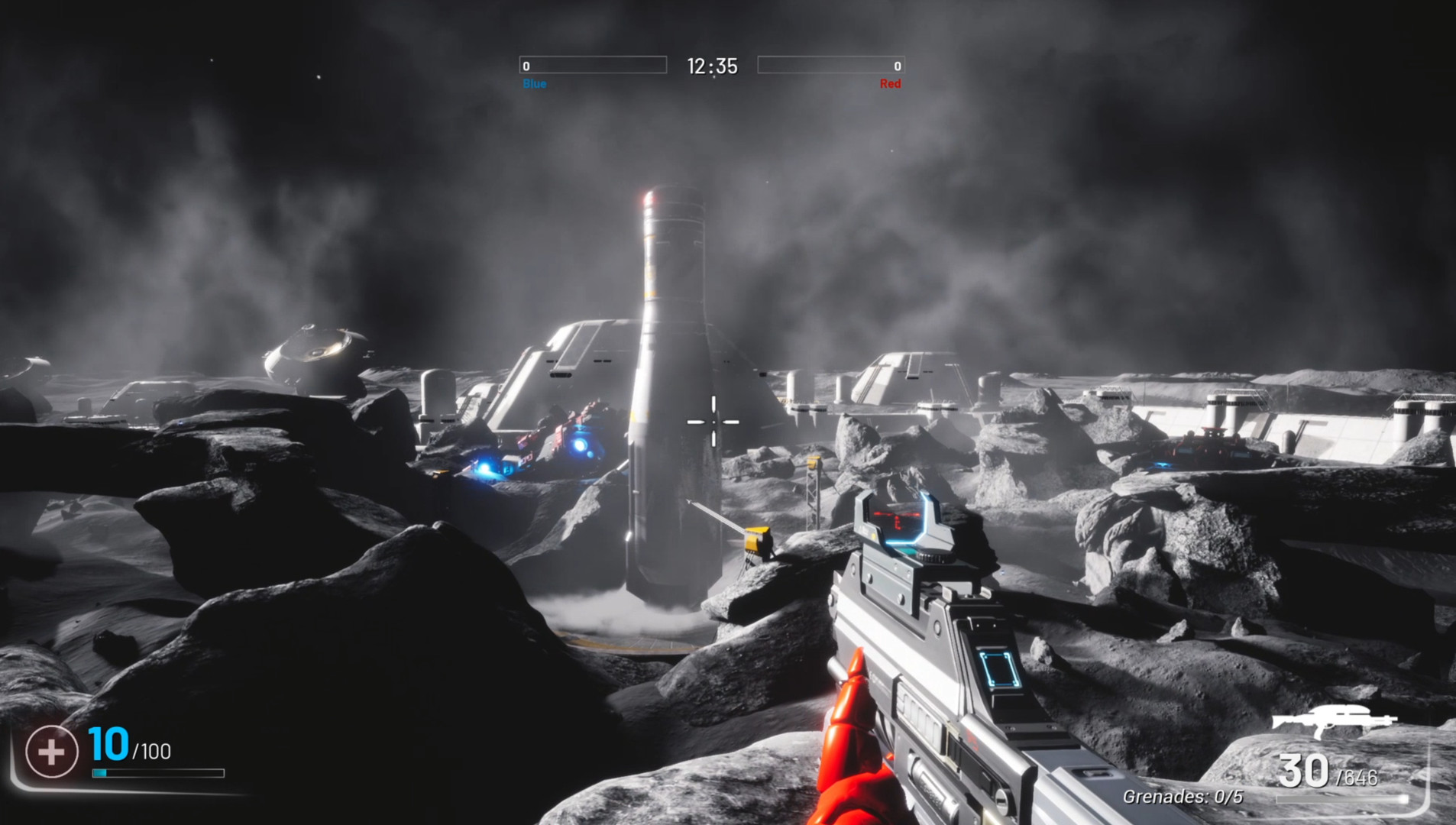Expand the match timer display
Screen dimensions: 1456x825
[713, 66]
